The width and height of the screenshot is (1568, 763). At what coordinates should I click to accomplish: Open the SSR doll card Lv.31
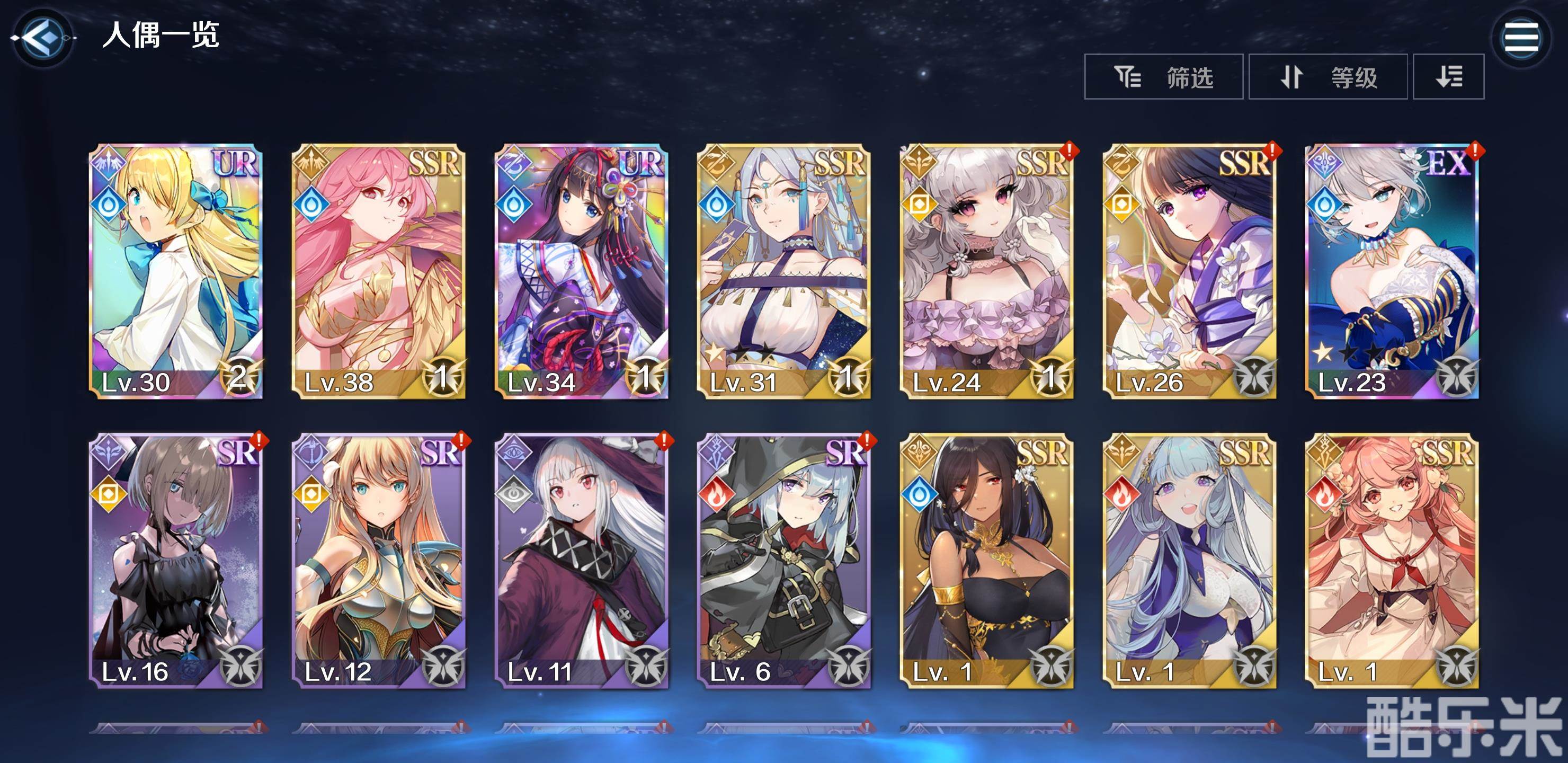[783, 271]
